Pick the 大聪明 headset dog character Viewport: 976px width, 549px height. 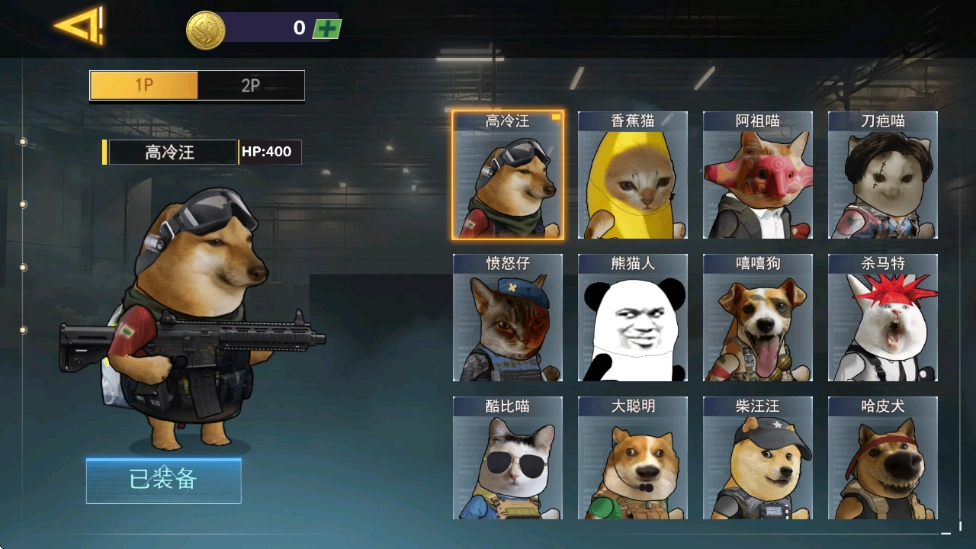tap(632, 459)
